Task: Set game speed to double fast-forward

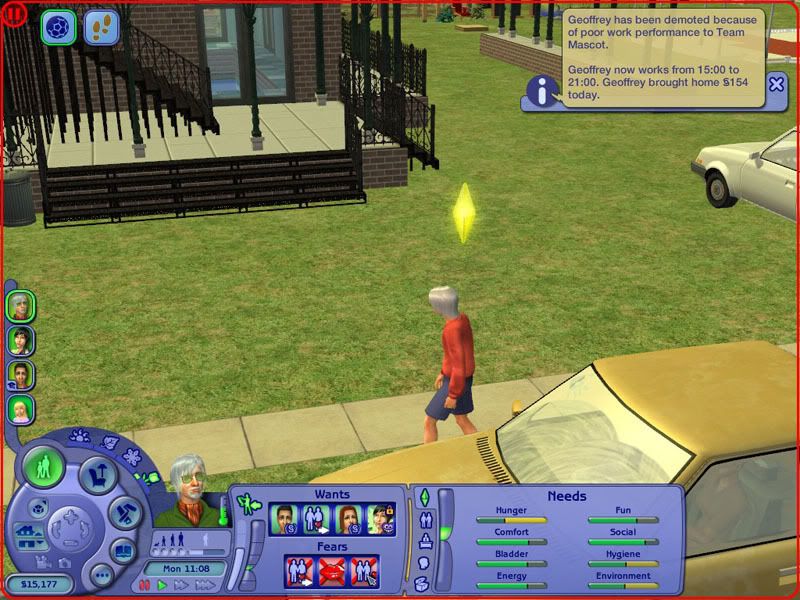Action: tap(180, 585)
